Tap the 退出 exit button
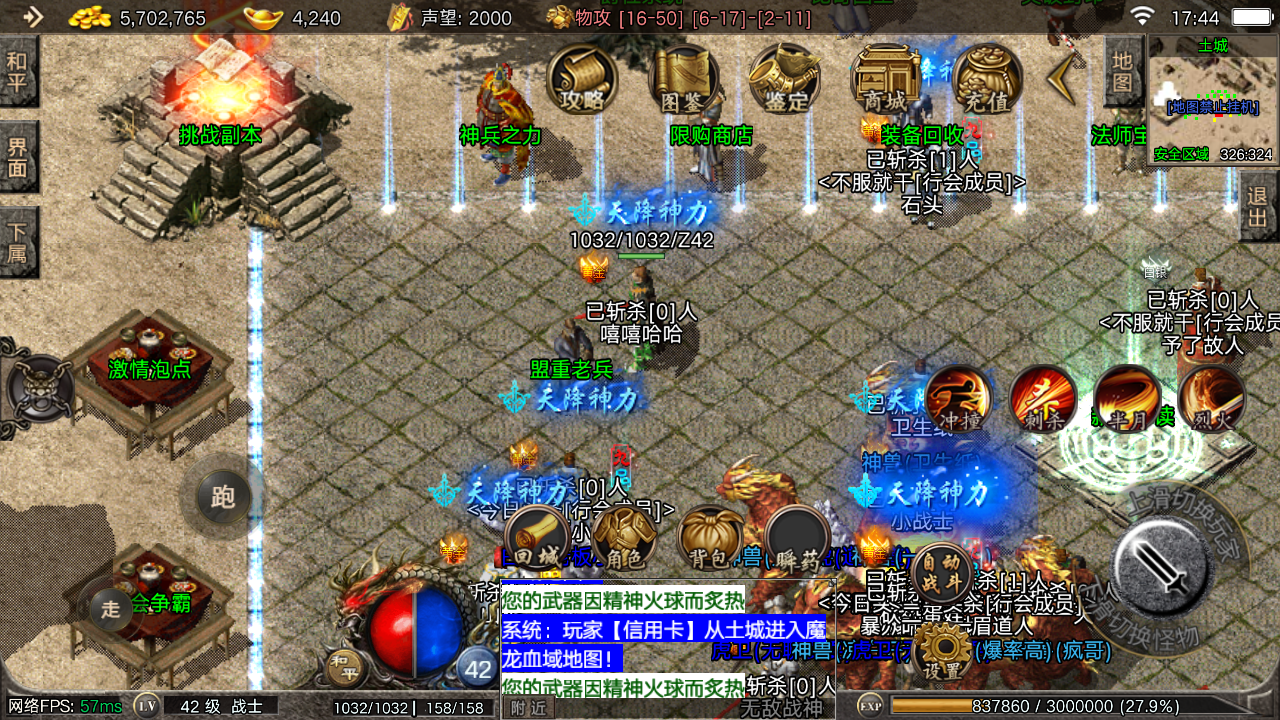 [x=1258, y=205]
